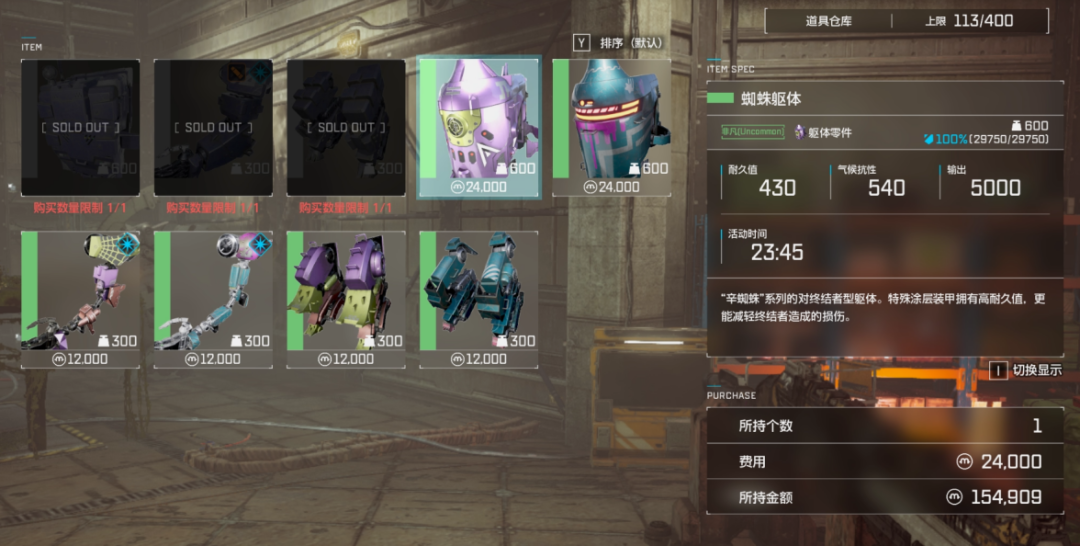Screen dimensions: 1080x546
Task: Select the purple leg parts item
Action: click(346, 298)
